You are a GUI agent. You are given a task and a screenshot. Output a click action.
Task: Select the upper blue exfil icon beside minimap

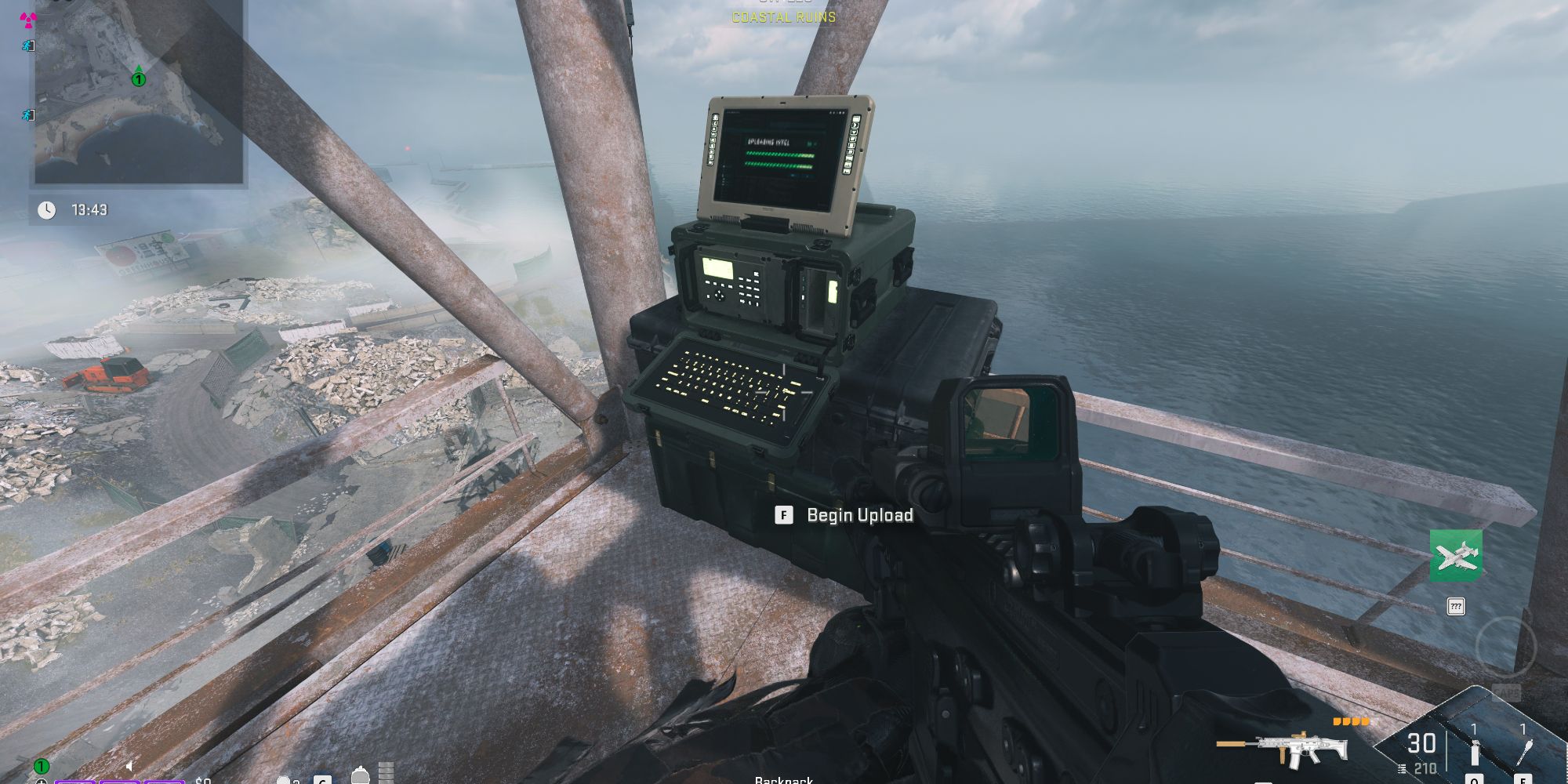coord(27,46)
